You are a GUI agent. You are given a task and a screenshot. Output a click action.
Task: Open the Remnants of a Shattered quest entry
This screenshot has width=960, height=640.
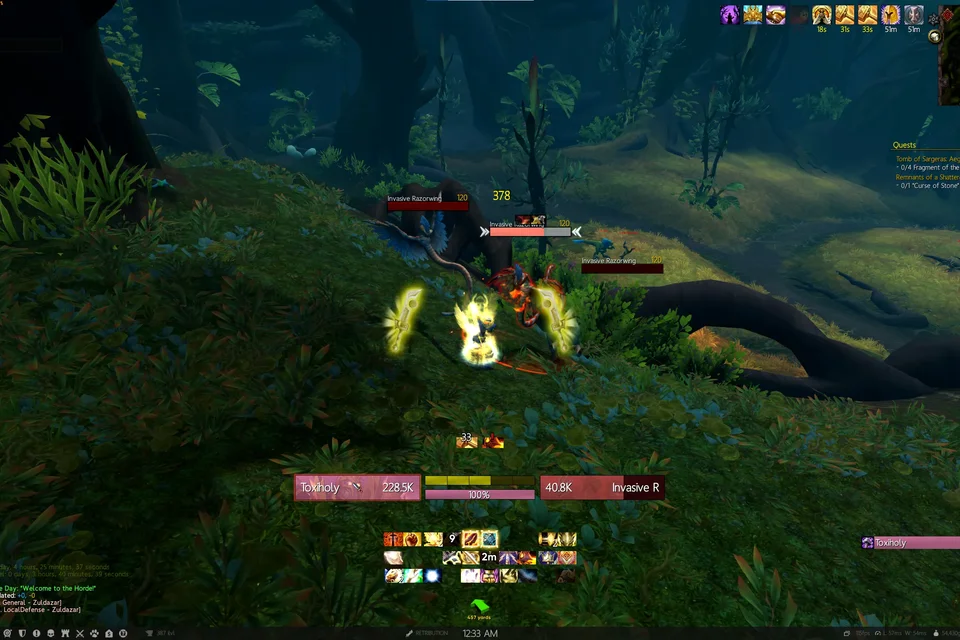pos(925,177)
